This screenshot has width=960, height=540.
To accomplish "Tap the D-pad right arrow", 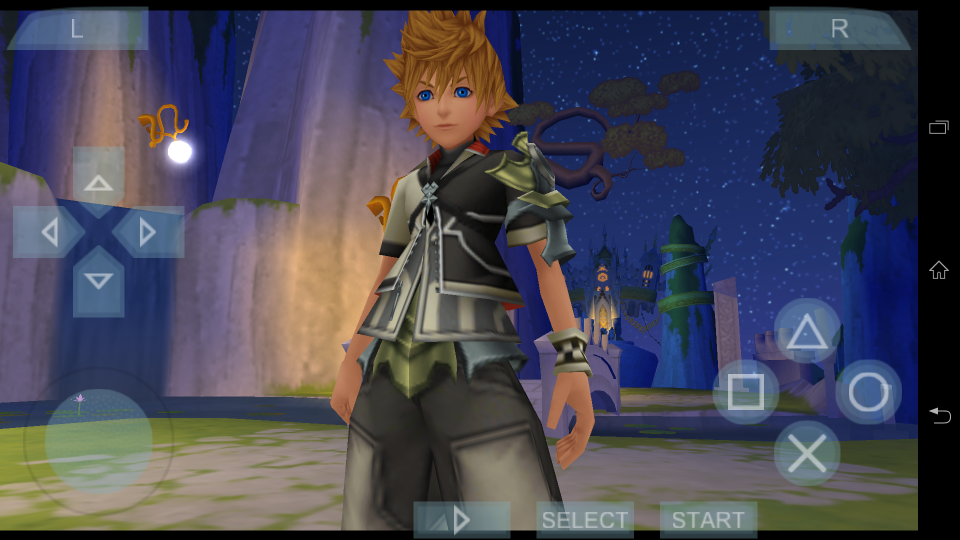I will tap(147, 232).
